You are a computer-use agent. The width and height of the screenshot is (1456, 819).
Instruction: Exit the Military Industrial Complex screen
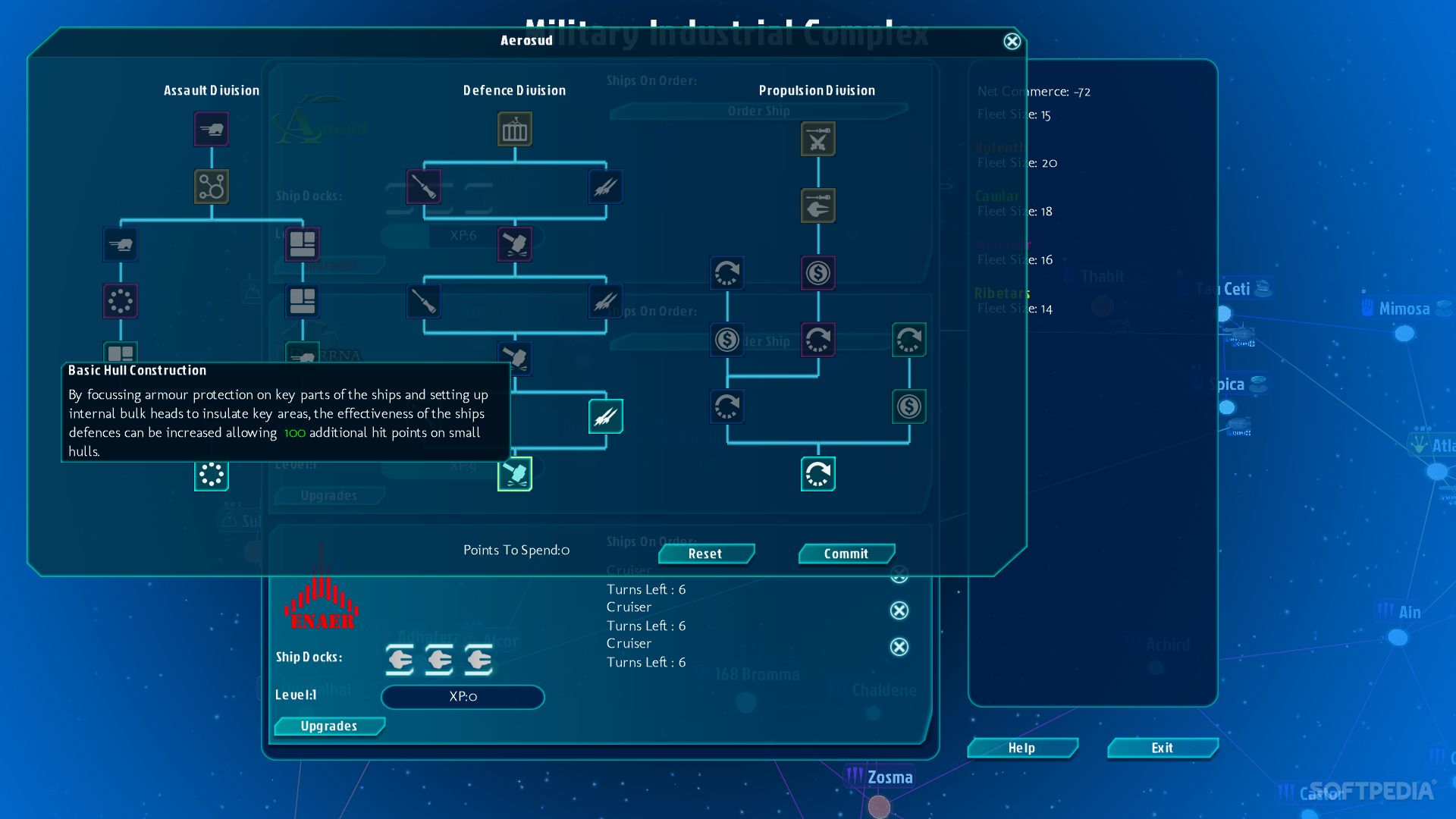coord(1162,748)
